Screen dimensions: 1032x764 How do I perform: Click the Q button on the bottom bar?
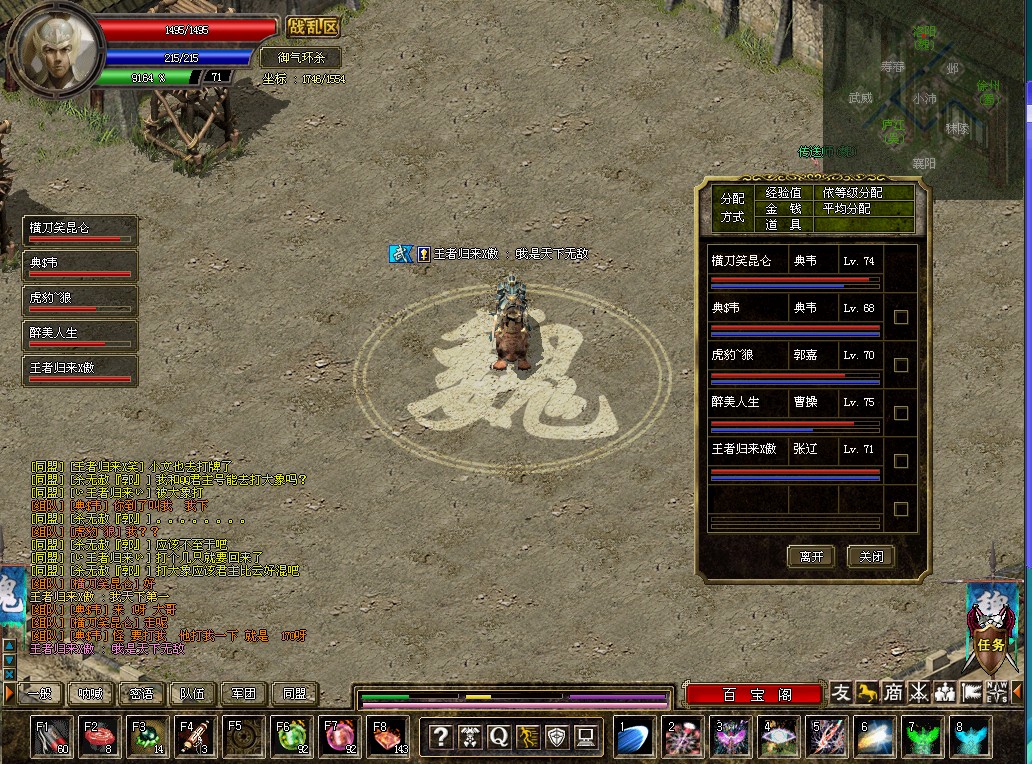[x=498, y=737]
